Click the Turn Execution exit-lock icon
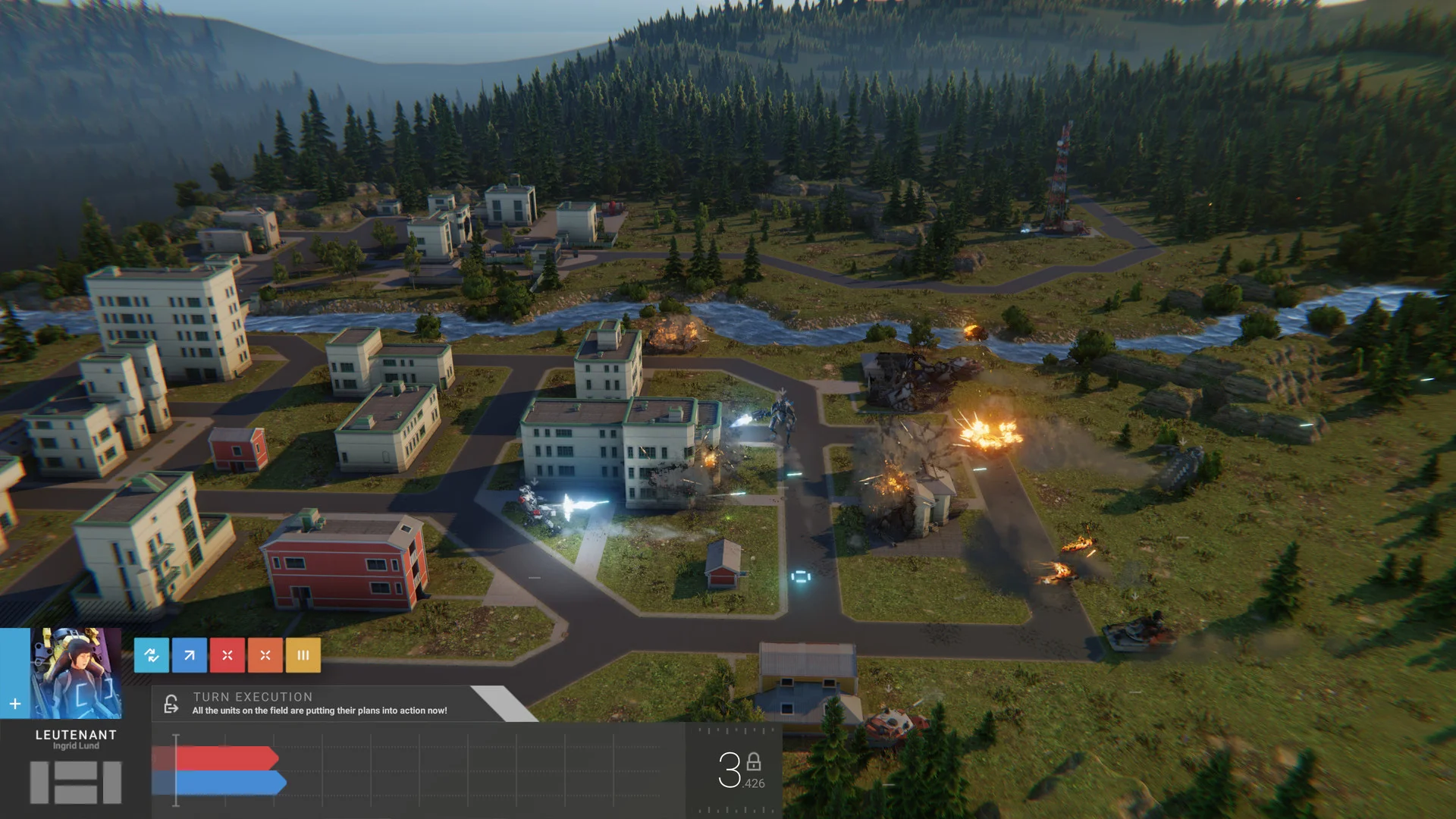Screen dimensions: 1456x819 point(171,704)
